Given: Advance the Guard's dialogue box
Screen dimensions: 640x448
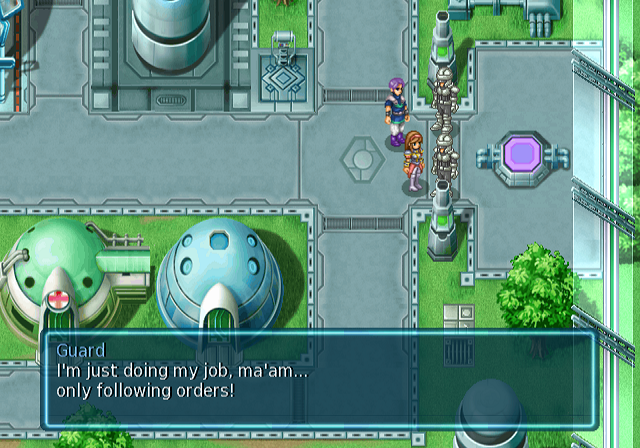Looking at the screenshot, I should point(318,379).
